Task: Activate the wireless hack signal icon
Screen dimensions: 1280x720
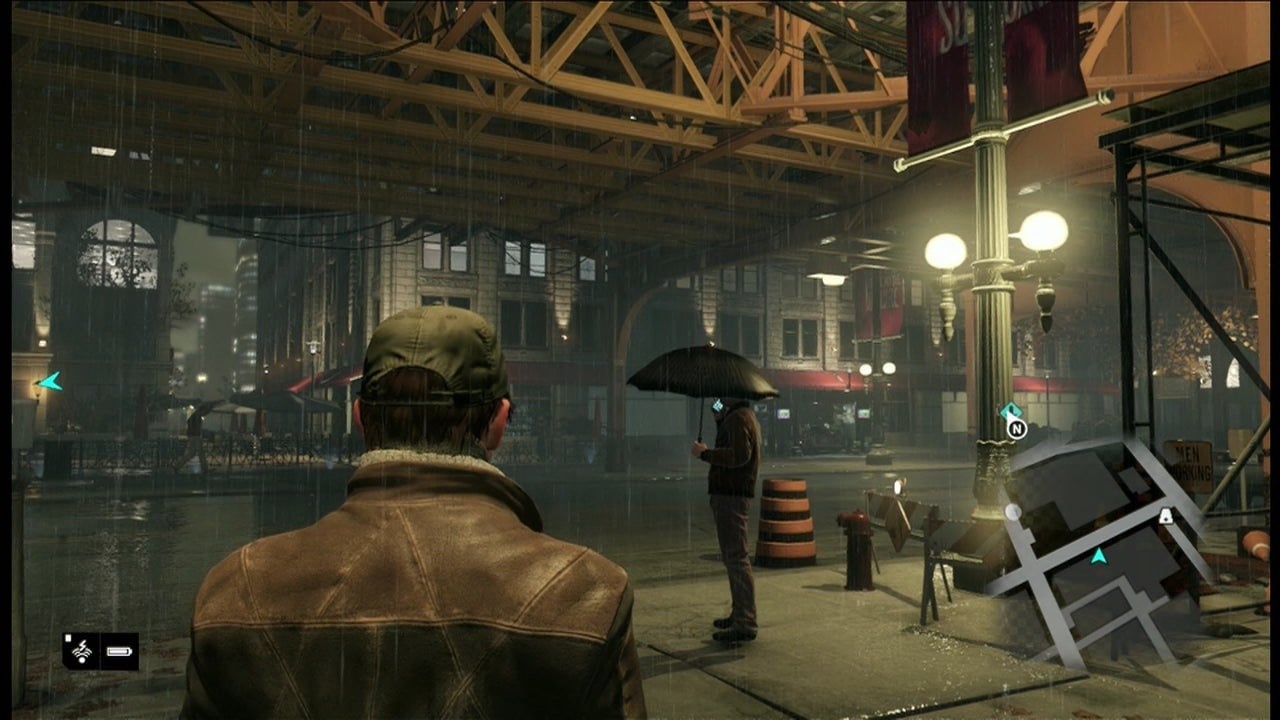Action: 80,651
